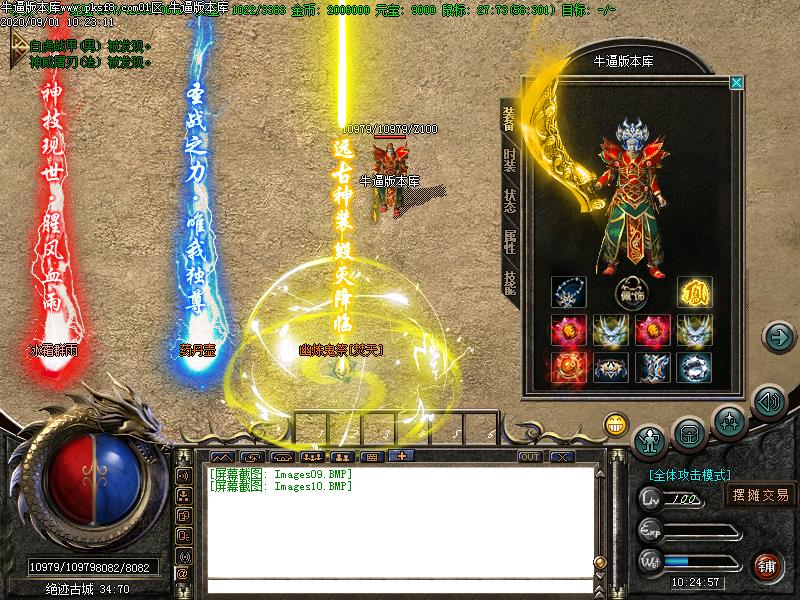Close the chat window with X button
800x600 pixels.
561,457
